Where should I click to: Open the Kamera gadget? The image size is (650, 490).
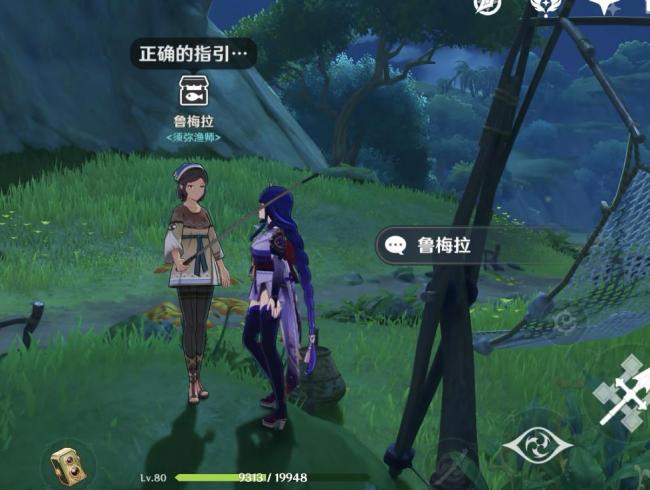[x=71, y=465]
